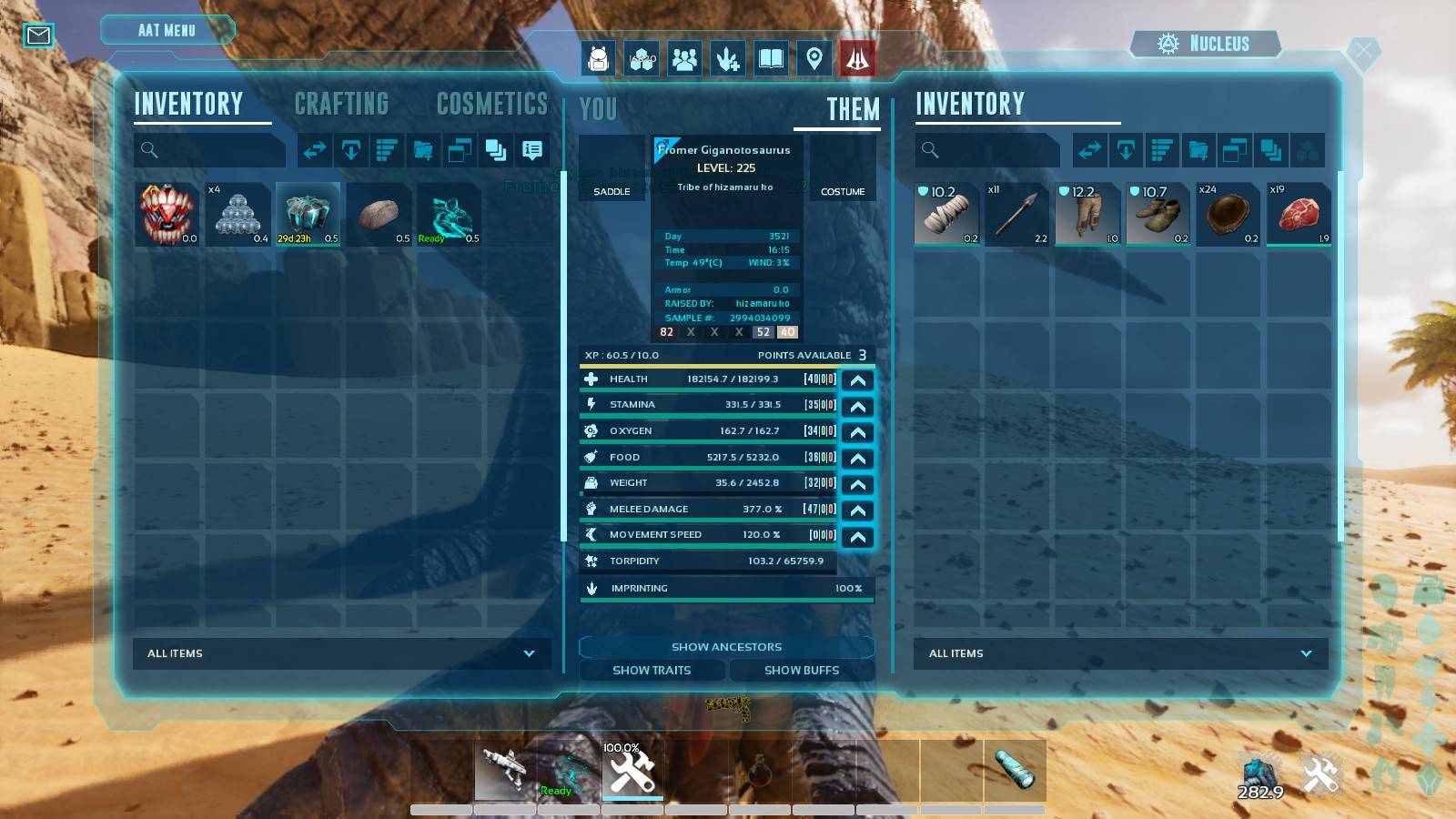The width and height of the screenshot is (1456, 819).
Task: Select the You tab
Action: 598,110
